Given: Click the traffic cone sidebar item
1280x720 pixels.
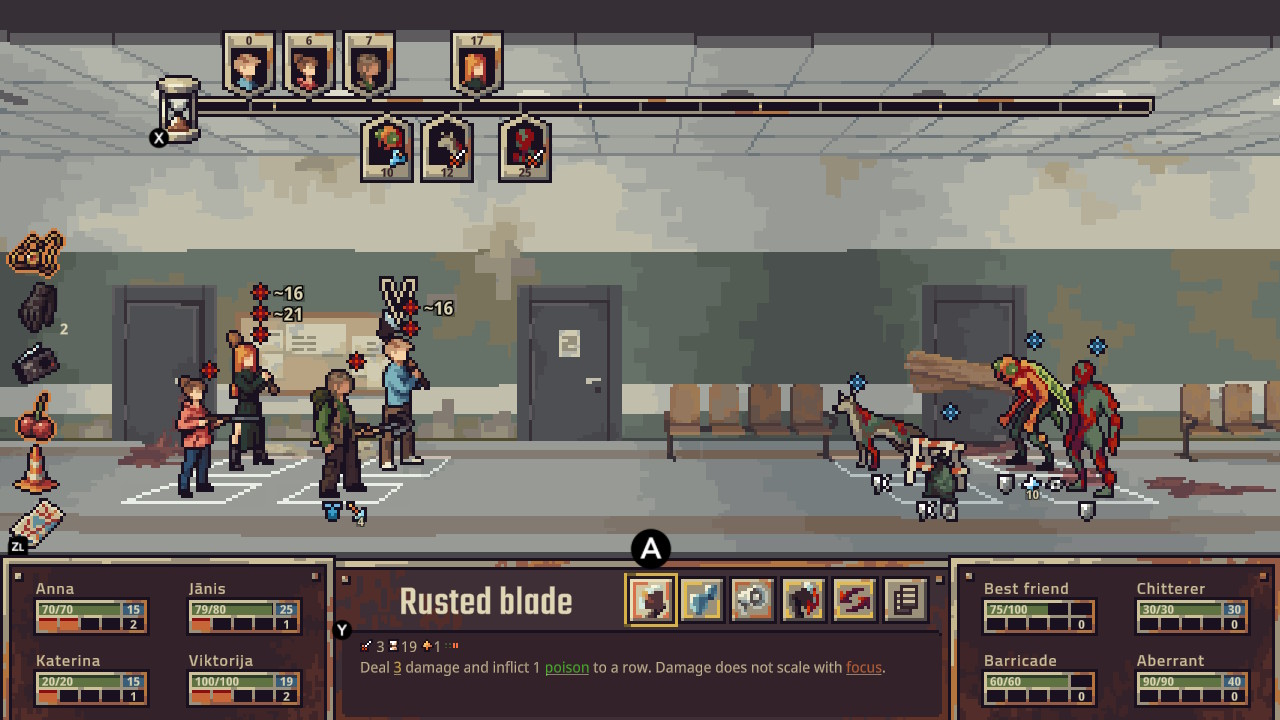Looking at the screenshot, I should point(34,480).
